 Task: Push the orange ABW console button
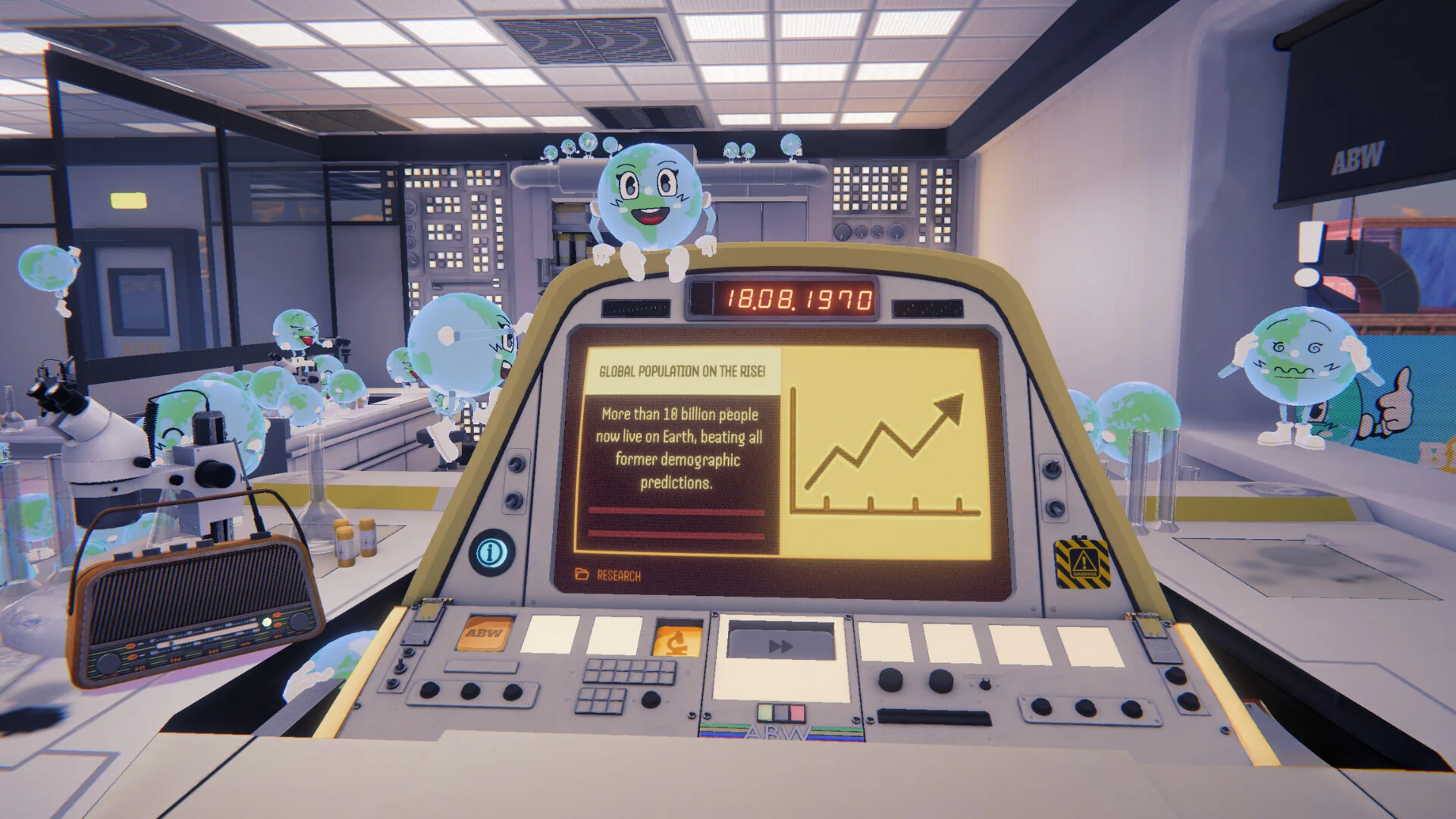point(484,633)
